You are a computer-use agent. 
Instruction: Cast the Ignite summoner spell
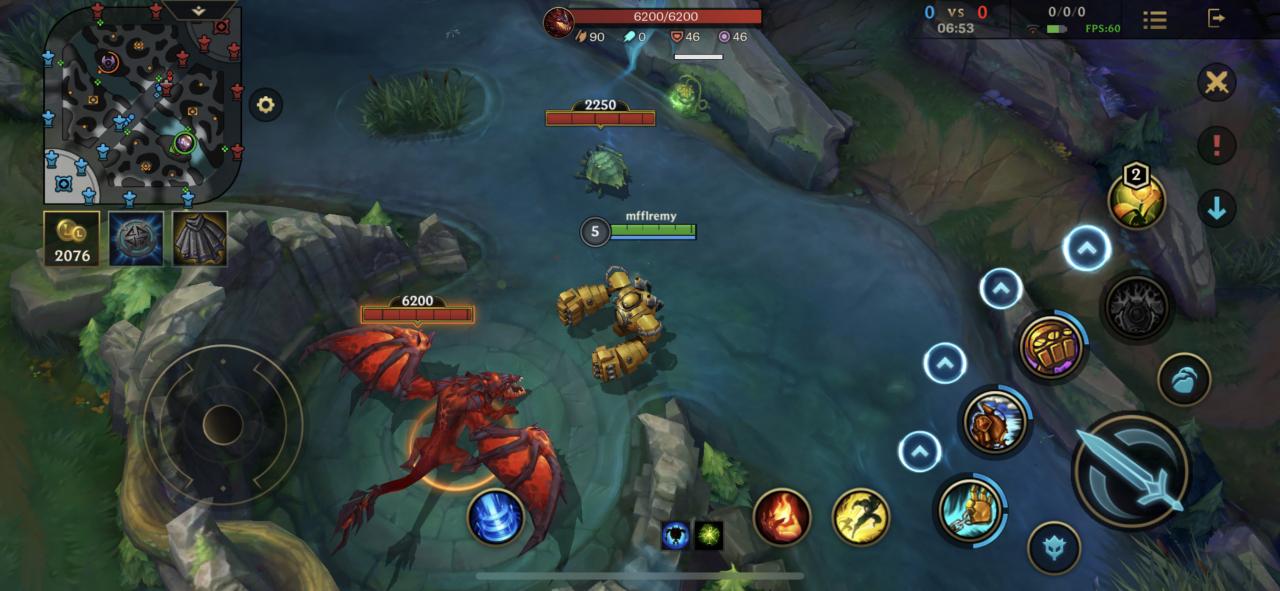[x=781, y=516]
